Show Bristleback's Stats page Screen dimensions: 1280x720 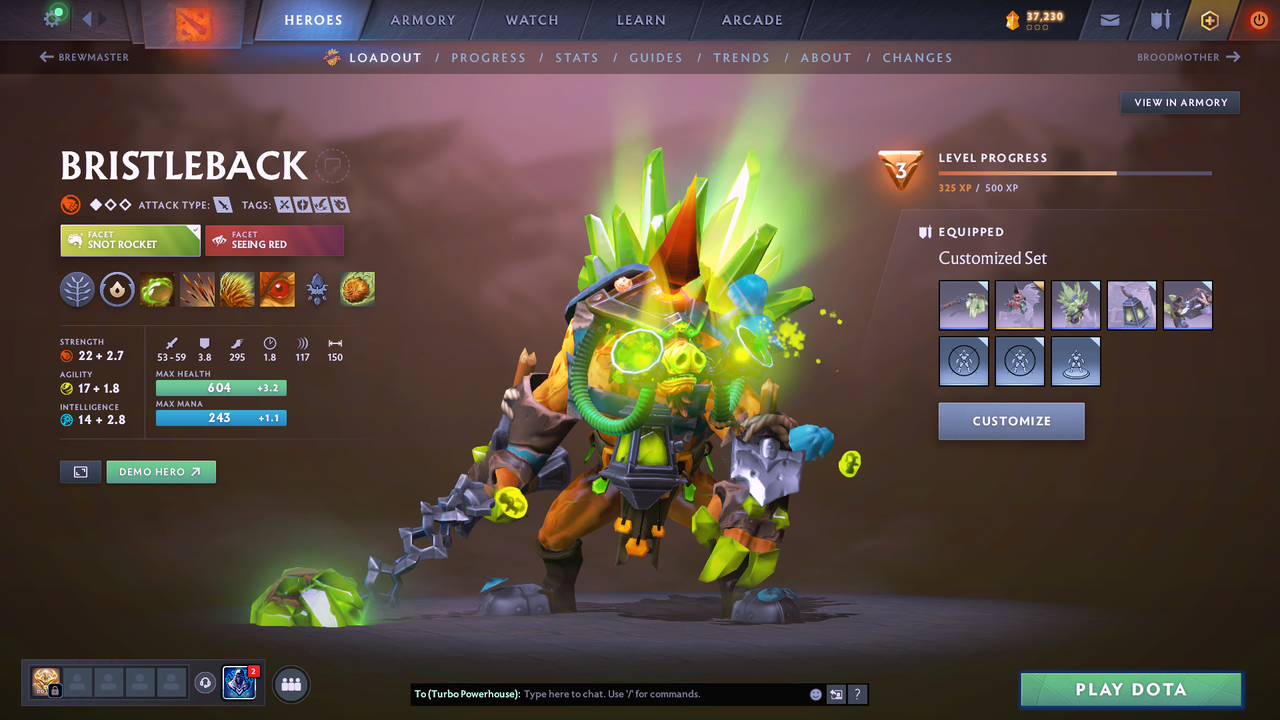(x=577, y=58)
